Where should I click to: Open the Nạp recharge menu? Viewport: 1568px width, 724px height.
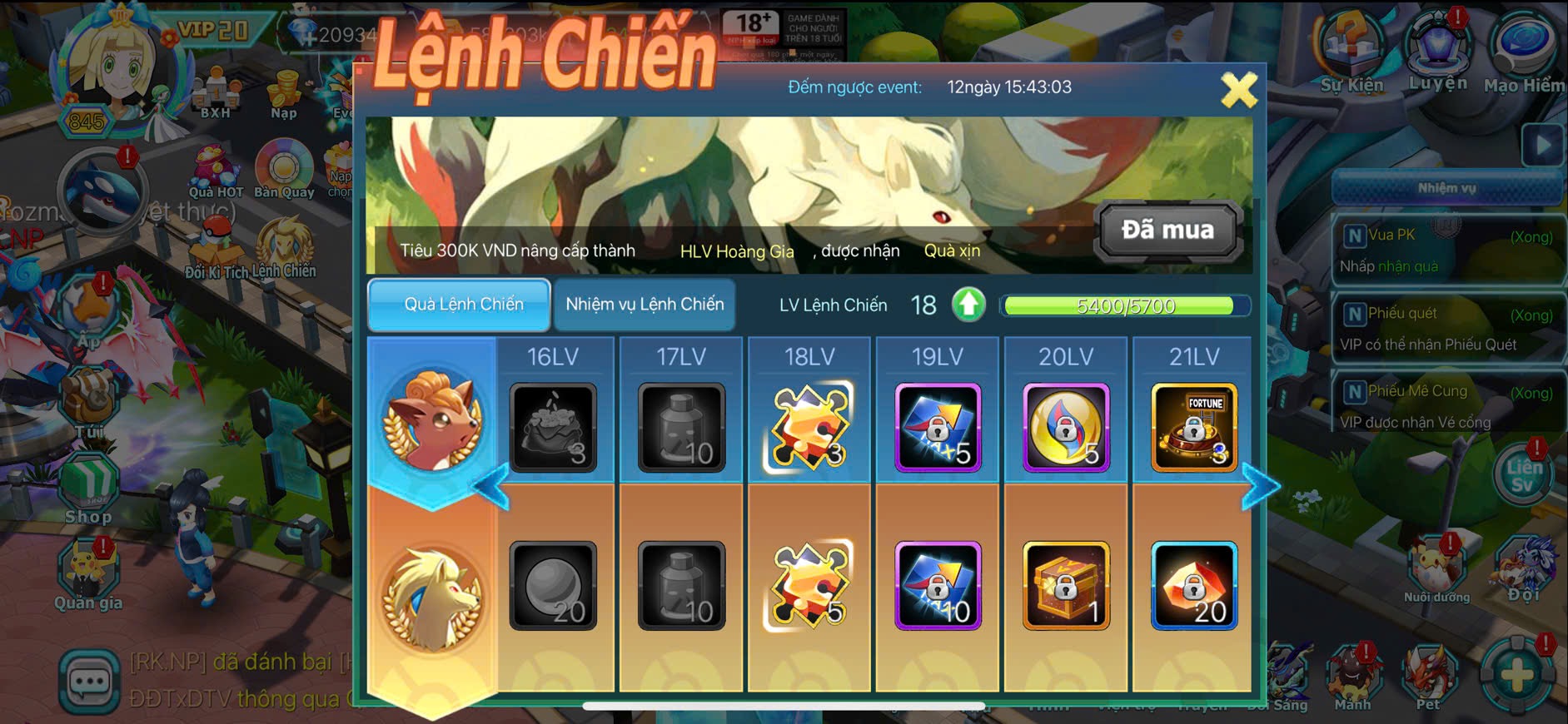point(284,93)
